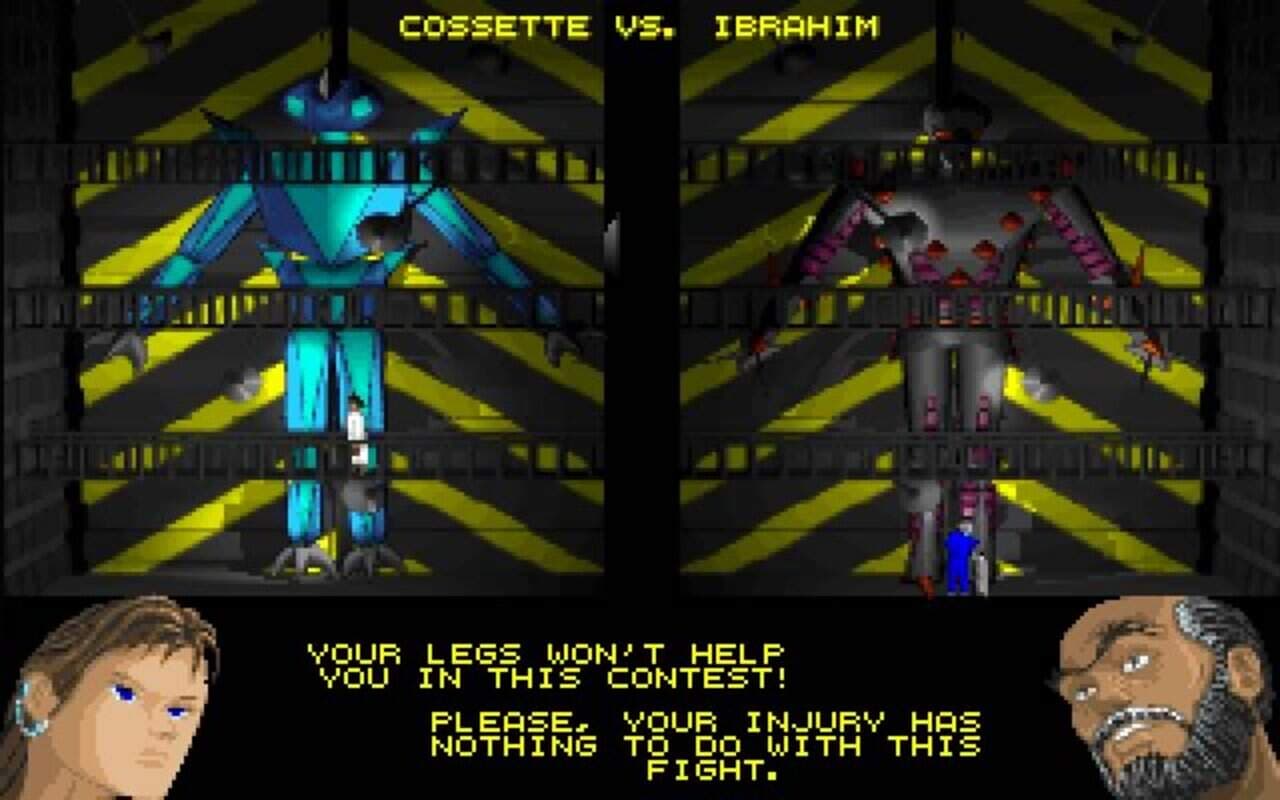Click the yellow hazard stripes on the left wall
Screen dimensions: 1280x800
click(120, 250)
